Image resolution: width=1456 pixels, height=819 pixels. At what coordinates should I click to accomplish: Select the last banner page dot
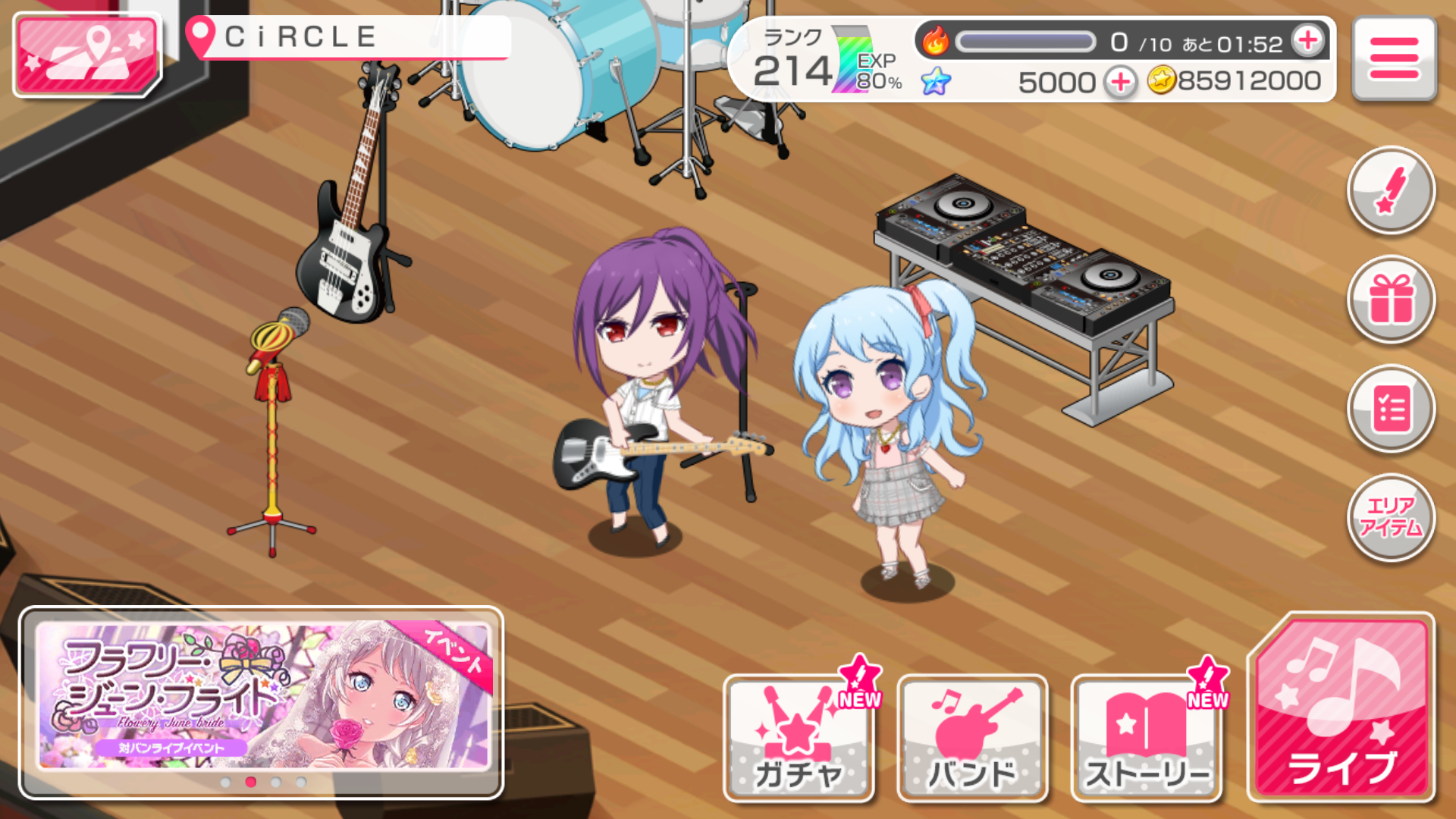[x=302, y=782]
